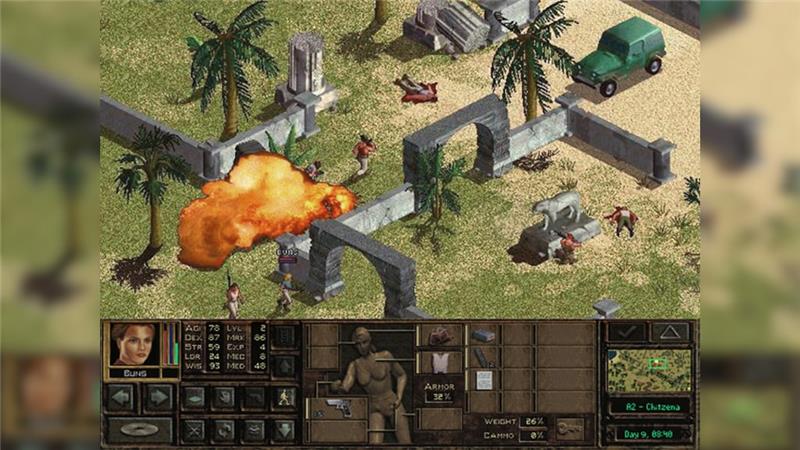Open the options disk button
Screen dimensions: 800x450
[x=138, y=430]
